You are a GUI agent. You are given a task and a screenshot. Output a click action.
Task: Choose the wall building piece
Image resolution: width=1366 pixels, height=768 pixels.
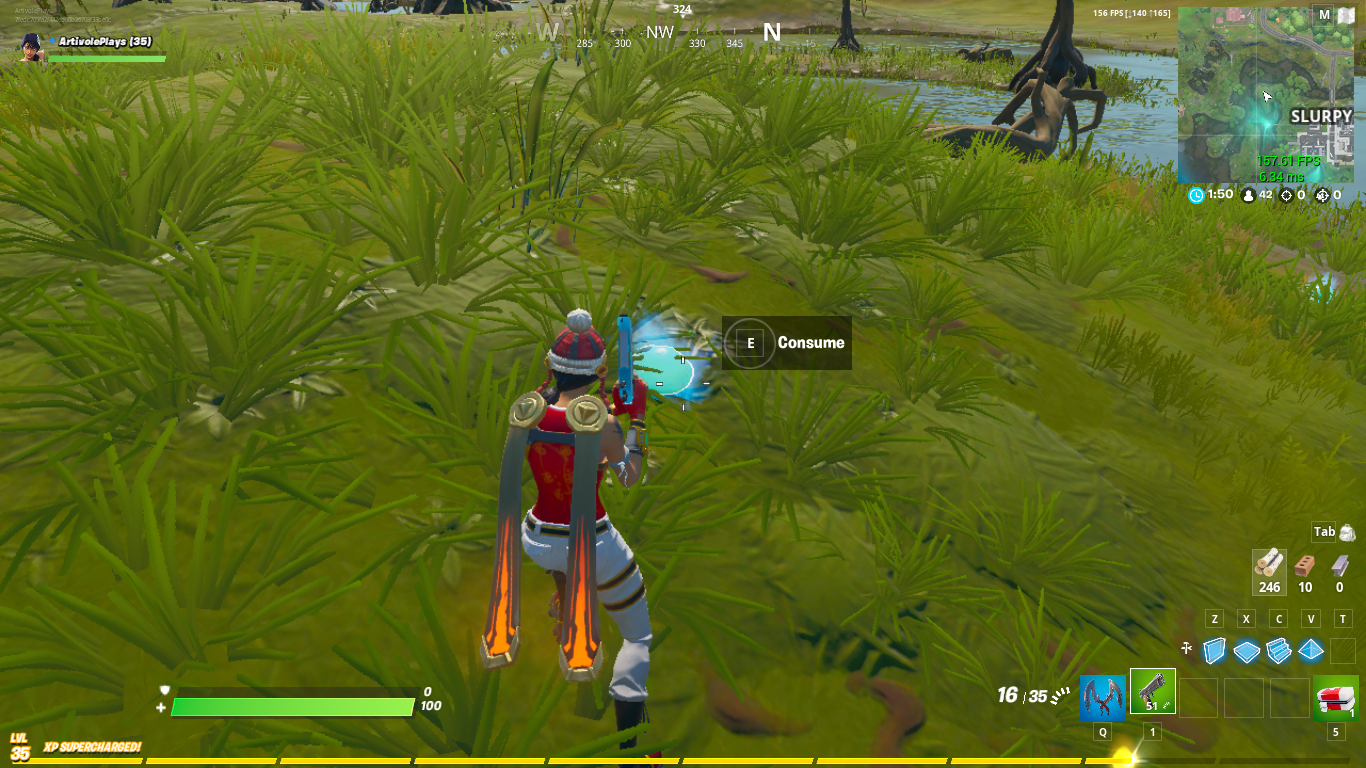(1214, 651)
